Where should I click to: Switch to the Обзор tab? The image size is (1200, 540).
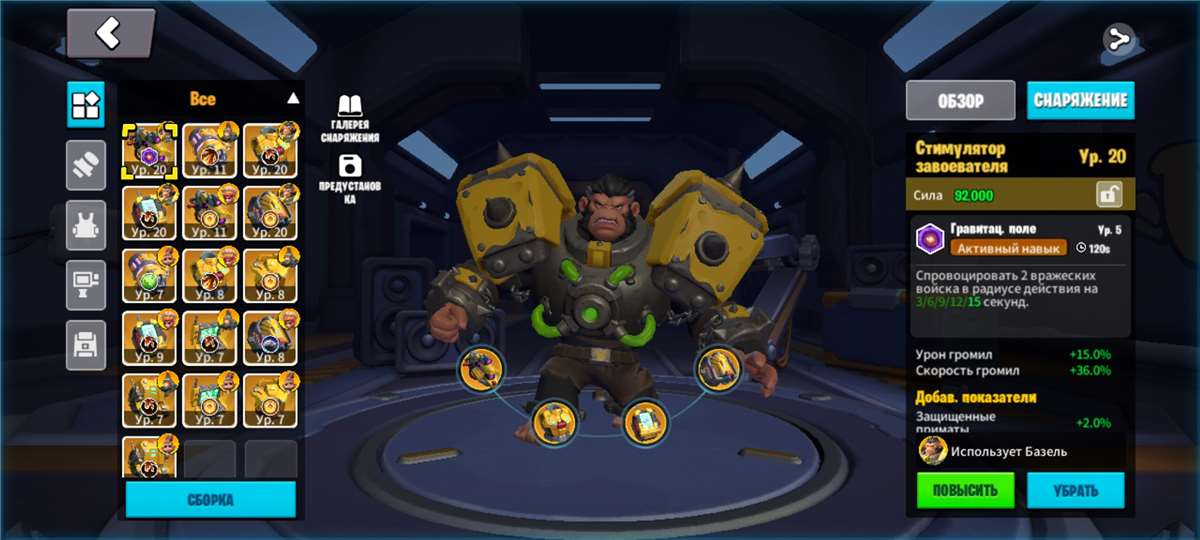[x=960, y=101]
